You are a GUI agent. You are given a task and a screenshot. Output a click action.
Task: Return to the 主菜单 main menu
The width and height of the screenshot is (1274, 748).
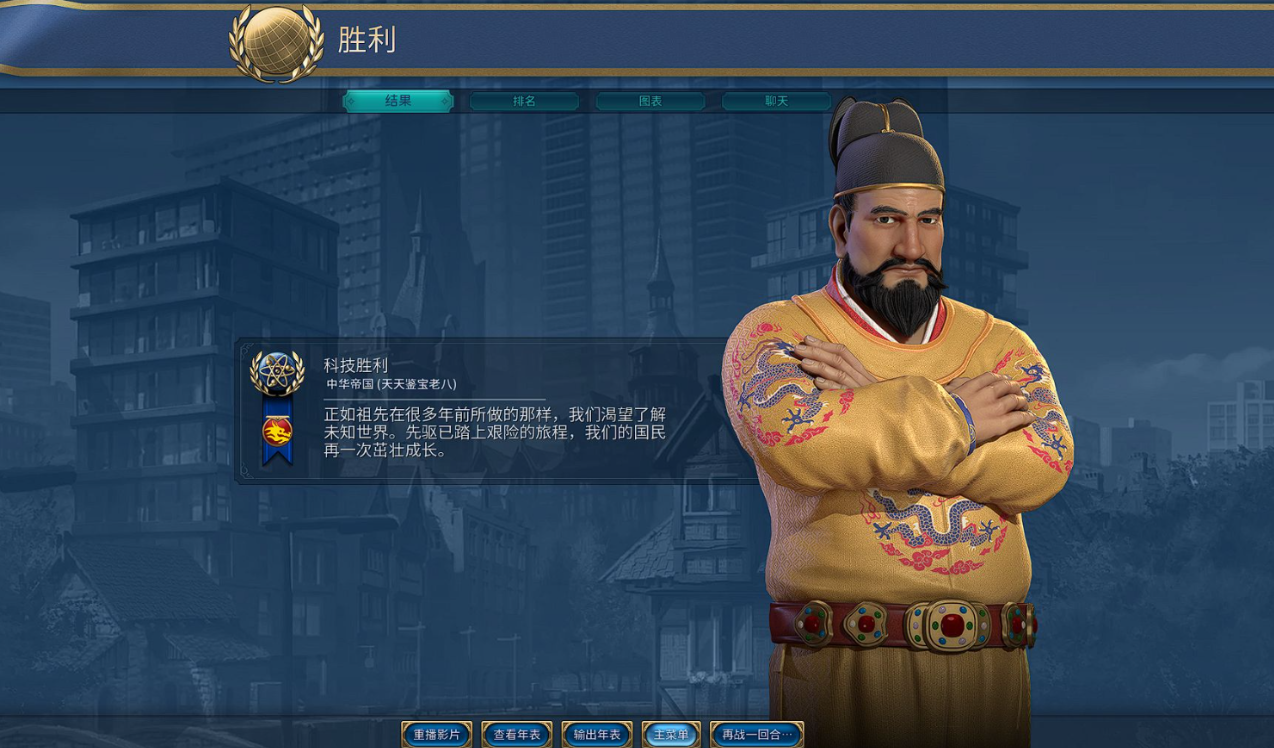(671, 735)
